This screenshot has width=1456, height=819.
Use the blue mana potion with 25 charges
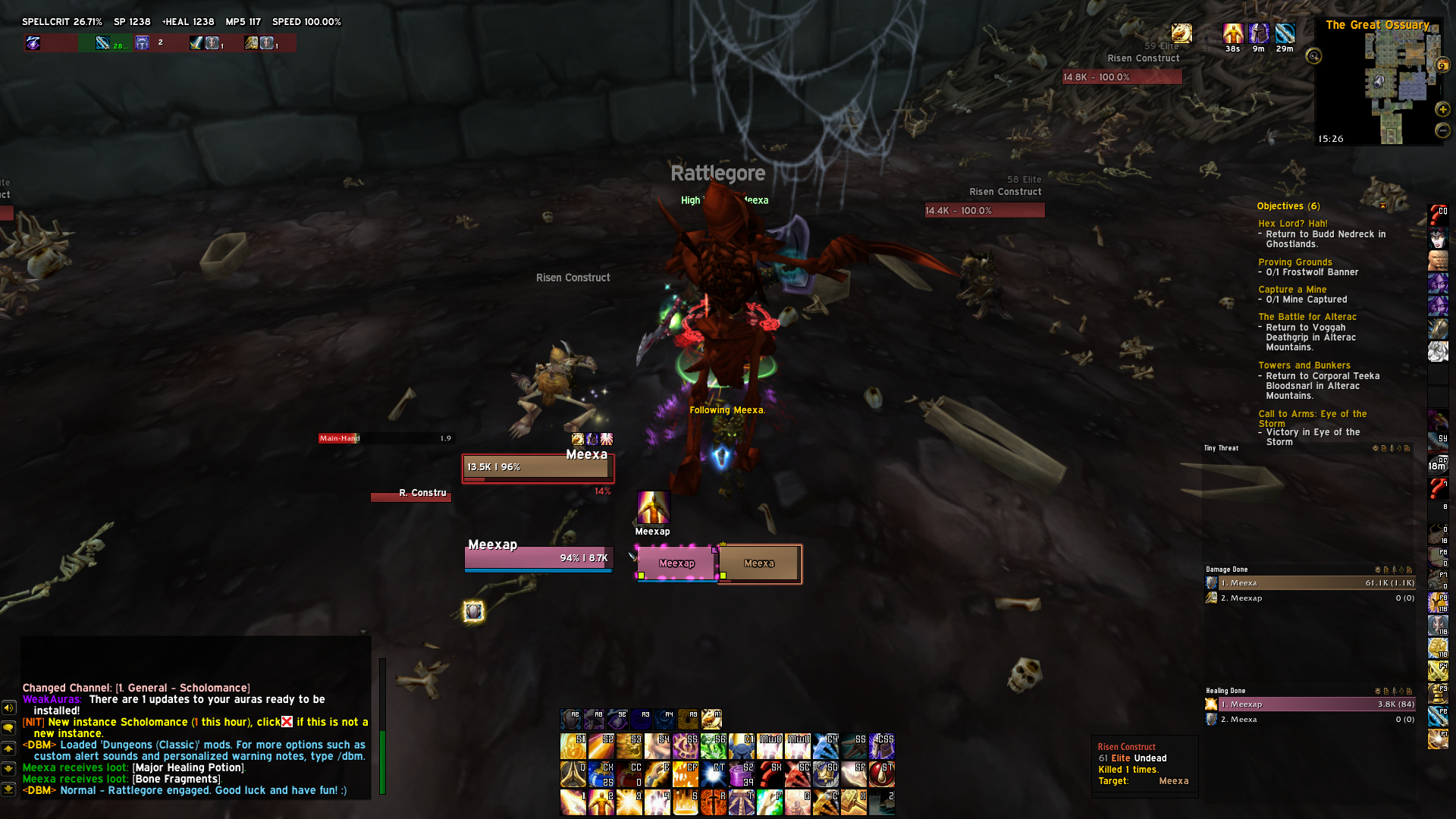point(601,774)
